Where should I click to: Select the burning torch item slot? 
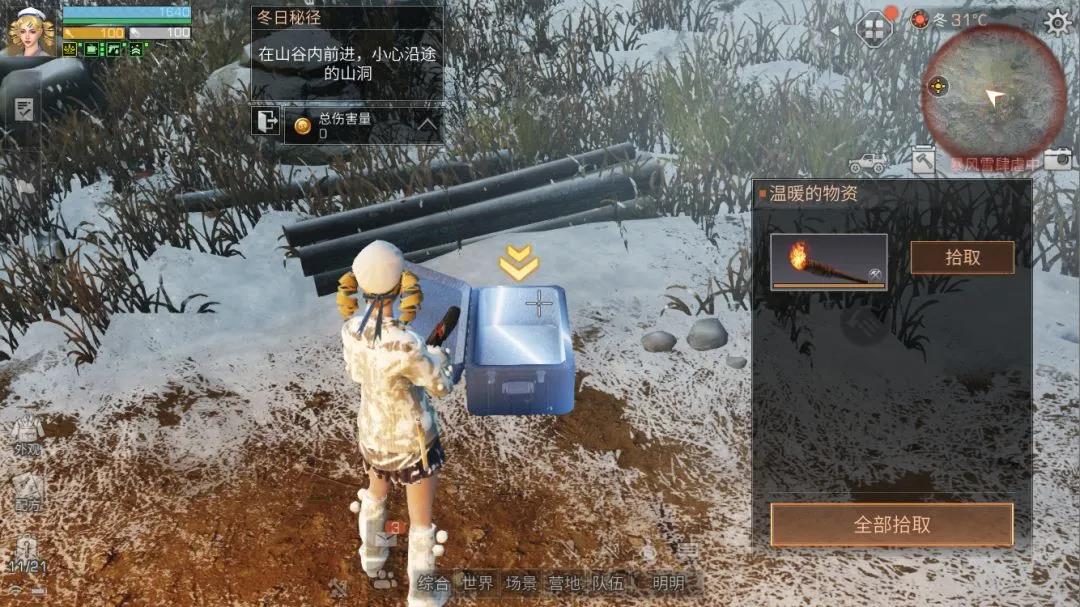click(828, 262)
